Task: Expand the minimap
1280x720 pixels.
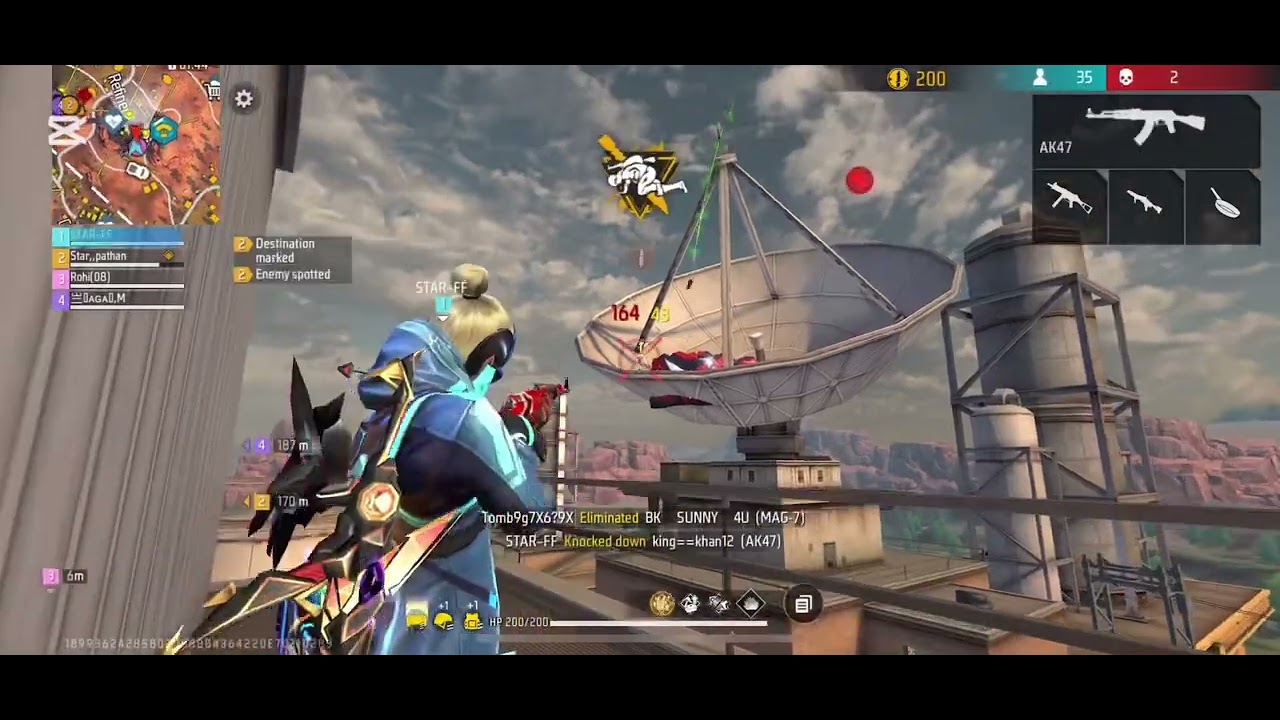Action: [x=136, y=145]
